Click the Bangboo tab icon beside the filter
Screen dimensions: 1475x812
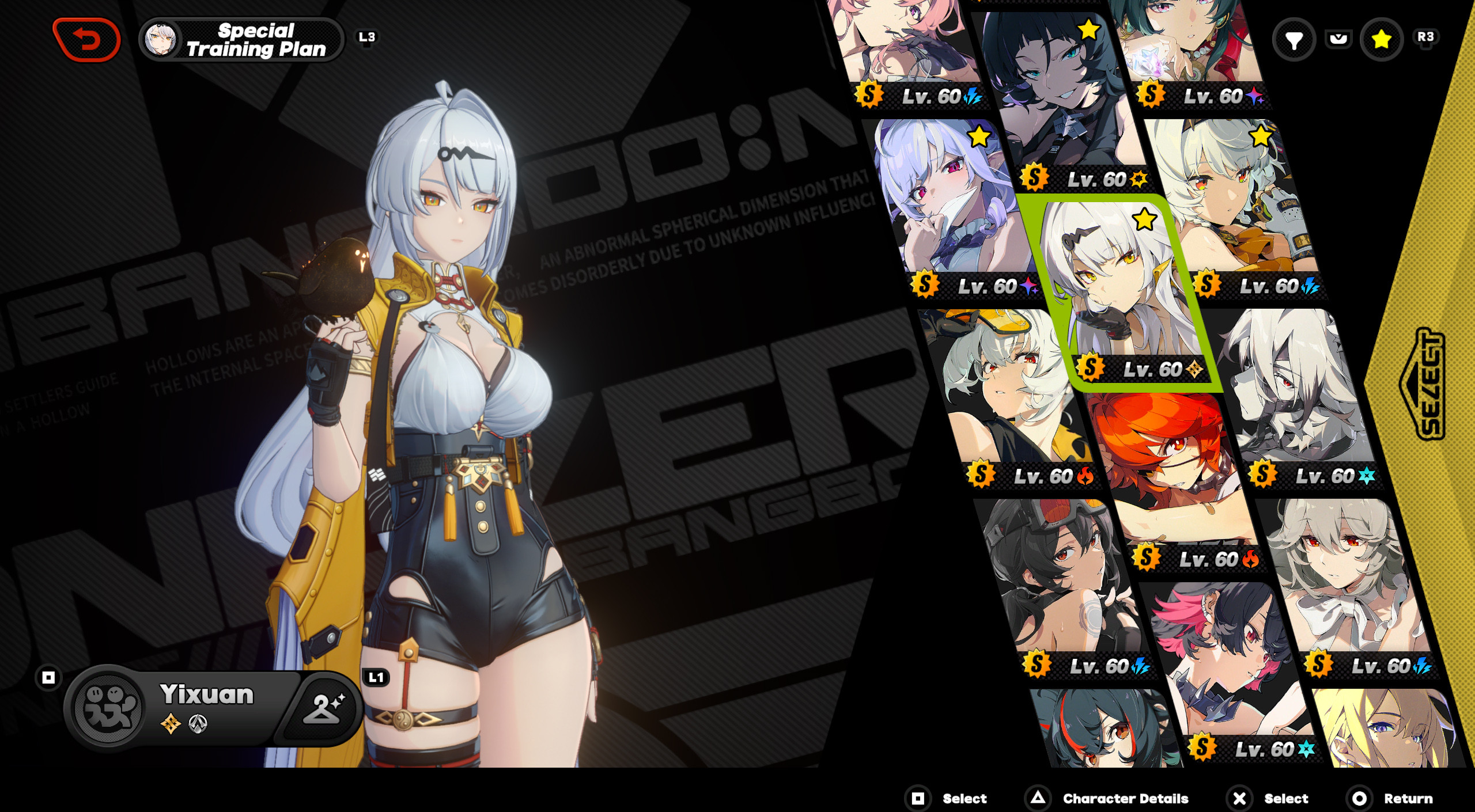(1339, 40)
